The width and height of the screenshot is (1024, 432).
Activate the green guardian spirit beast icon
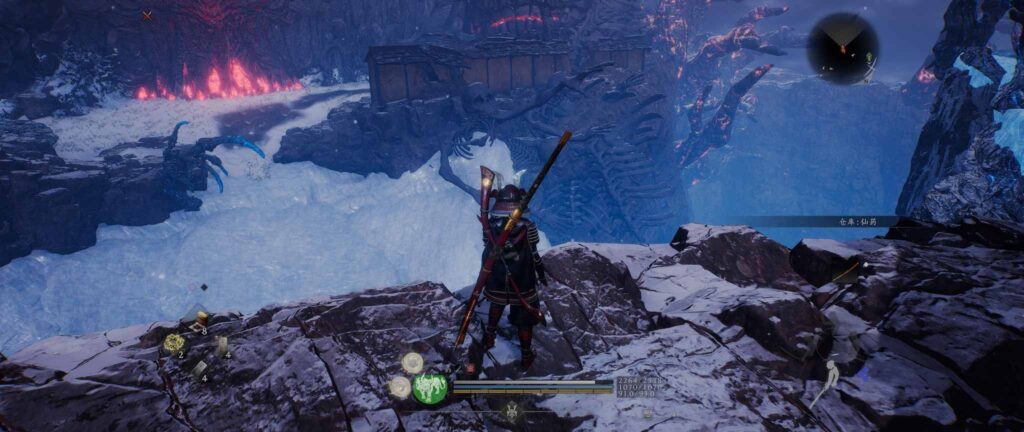(x=430, y=388)
